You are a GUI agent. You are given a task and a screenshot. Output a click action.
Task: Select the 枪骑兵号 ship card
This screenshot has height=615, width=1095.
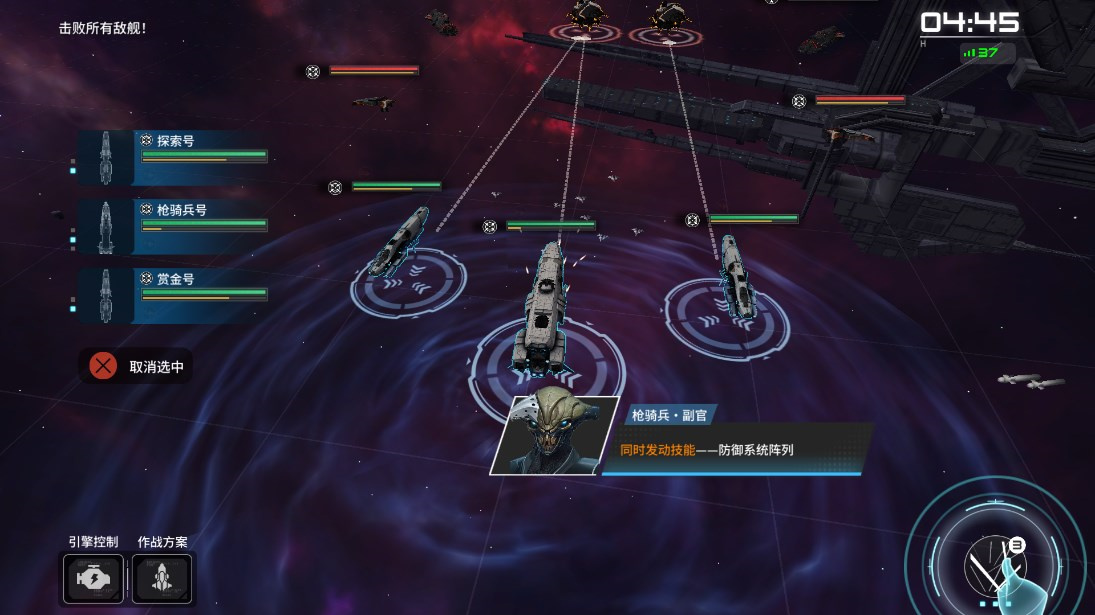click(x=172, y=226)
